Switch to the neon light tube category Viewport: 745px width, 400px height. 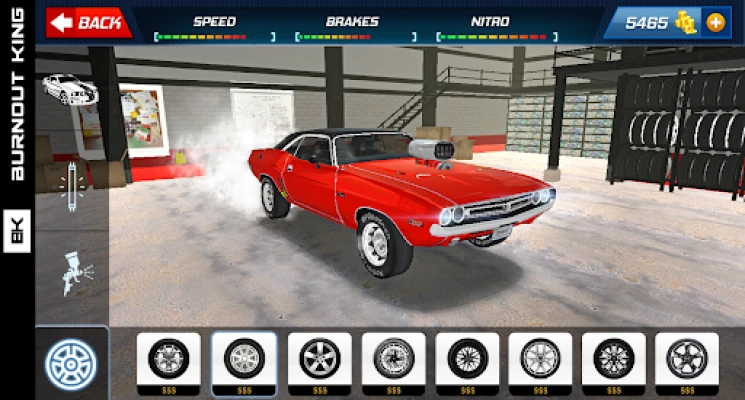click(72, 186)
